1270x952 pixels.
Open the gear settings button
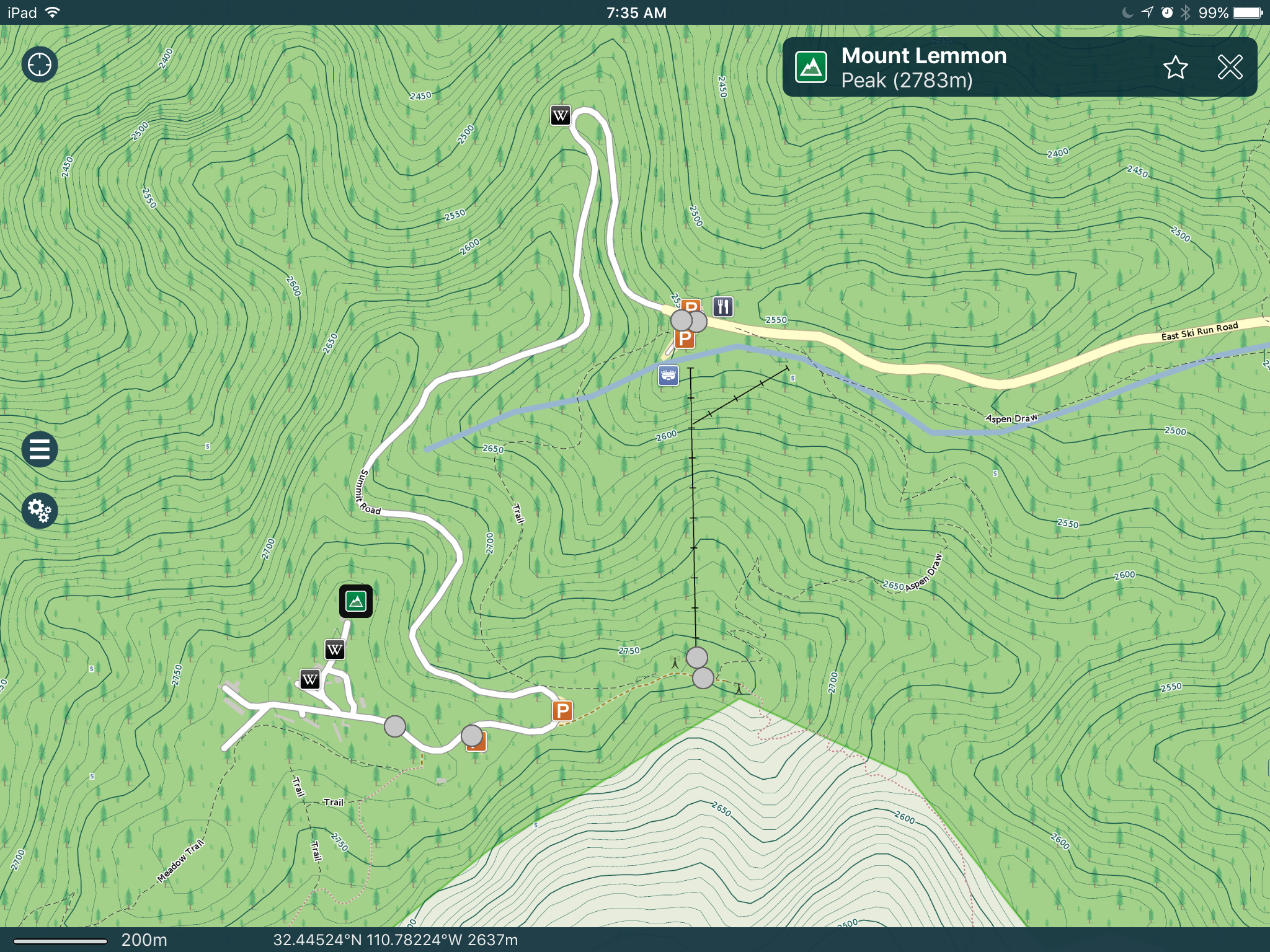[40, 511]
